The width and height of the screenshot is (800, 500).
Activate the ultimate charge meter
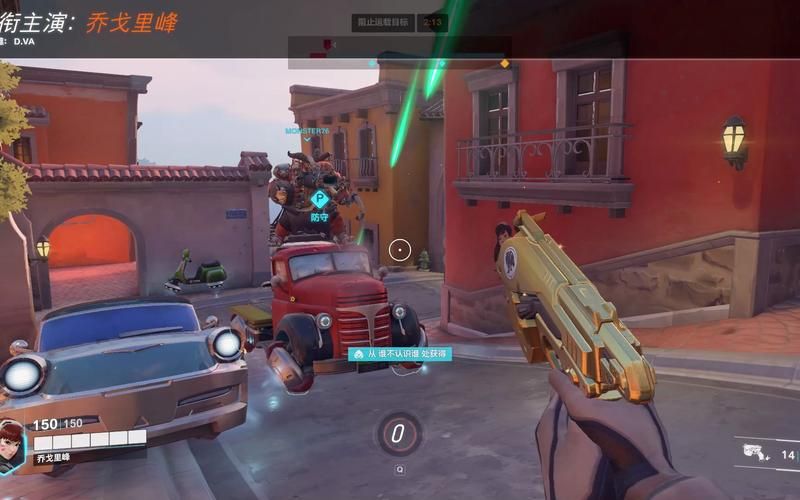(x=399, y=434)
